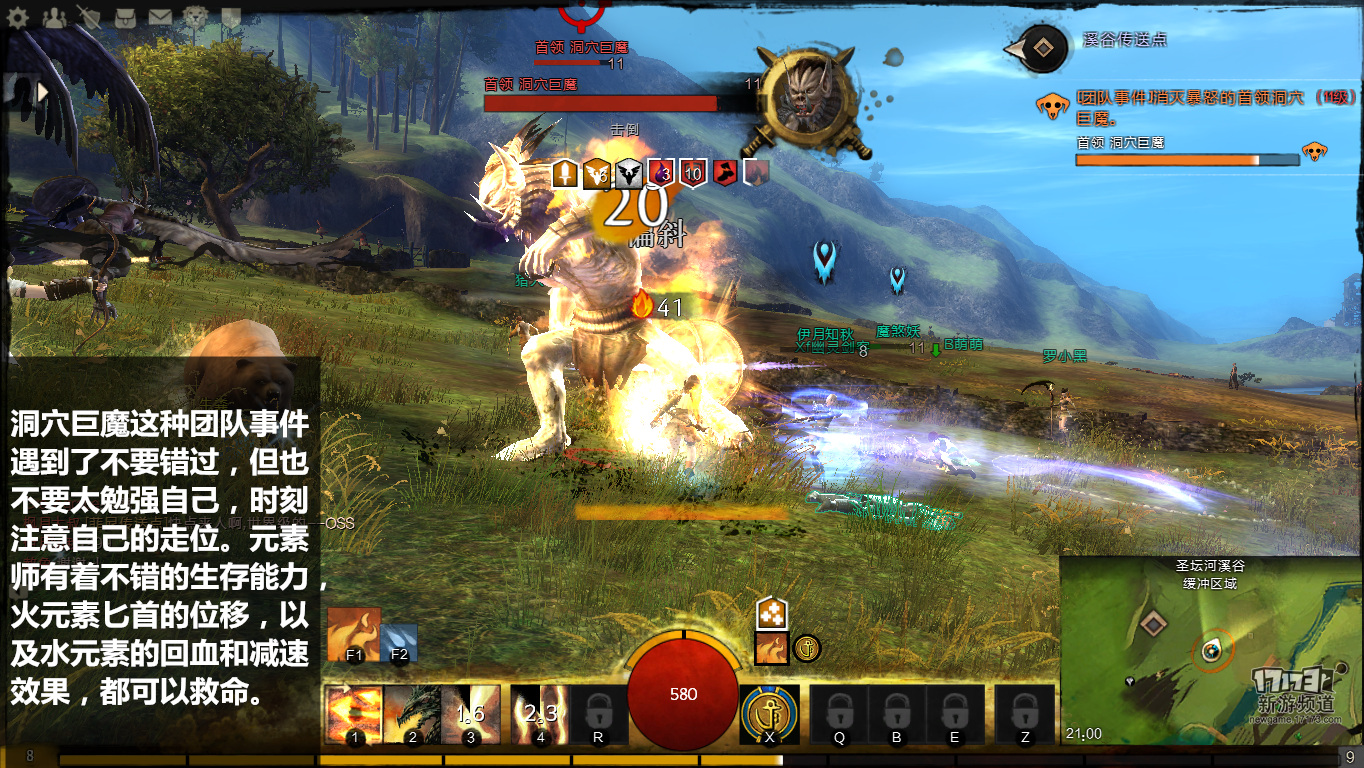Open the hero panel sword-and-shield icon

pyautogui.click(x=90, y=17)
